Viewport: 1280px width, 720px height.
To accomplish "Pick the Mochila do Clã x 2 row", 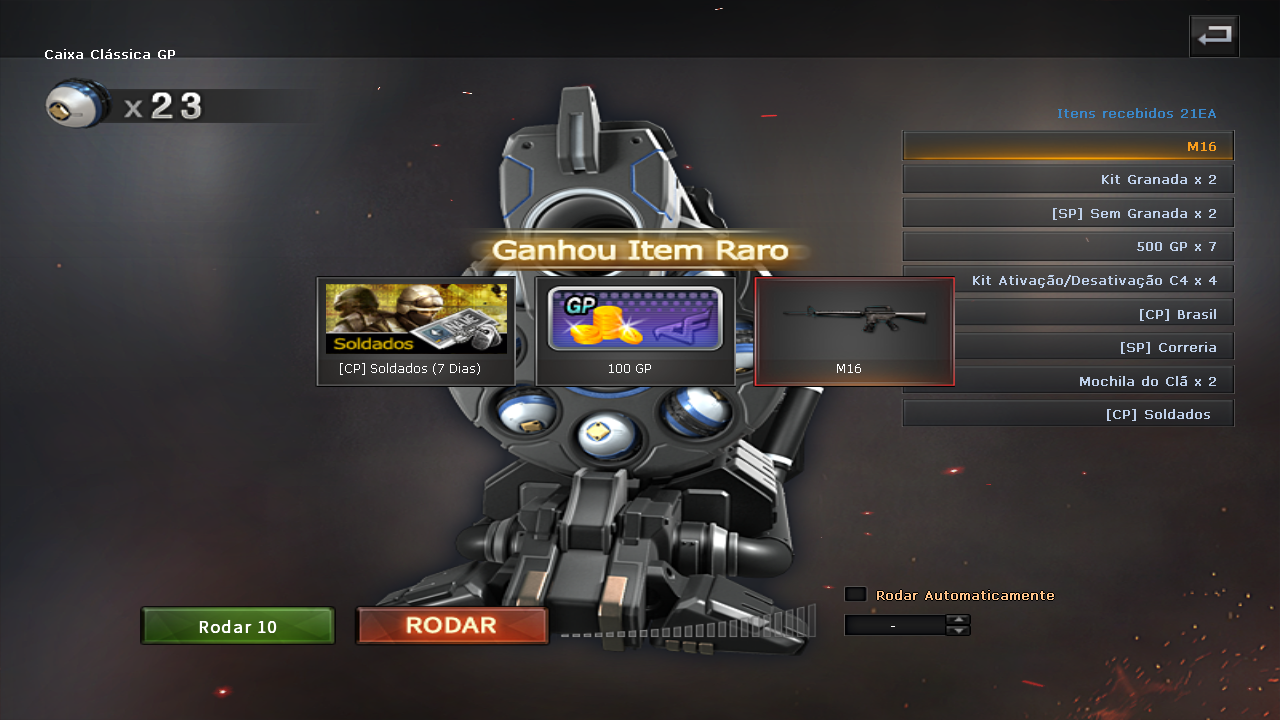I will [x=1094, y=381].
